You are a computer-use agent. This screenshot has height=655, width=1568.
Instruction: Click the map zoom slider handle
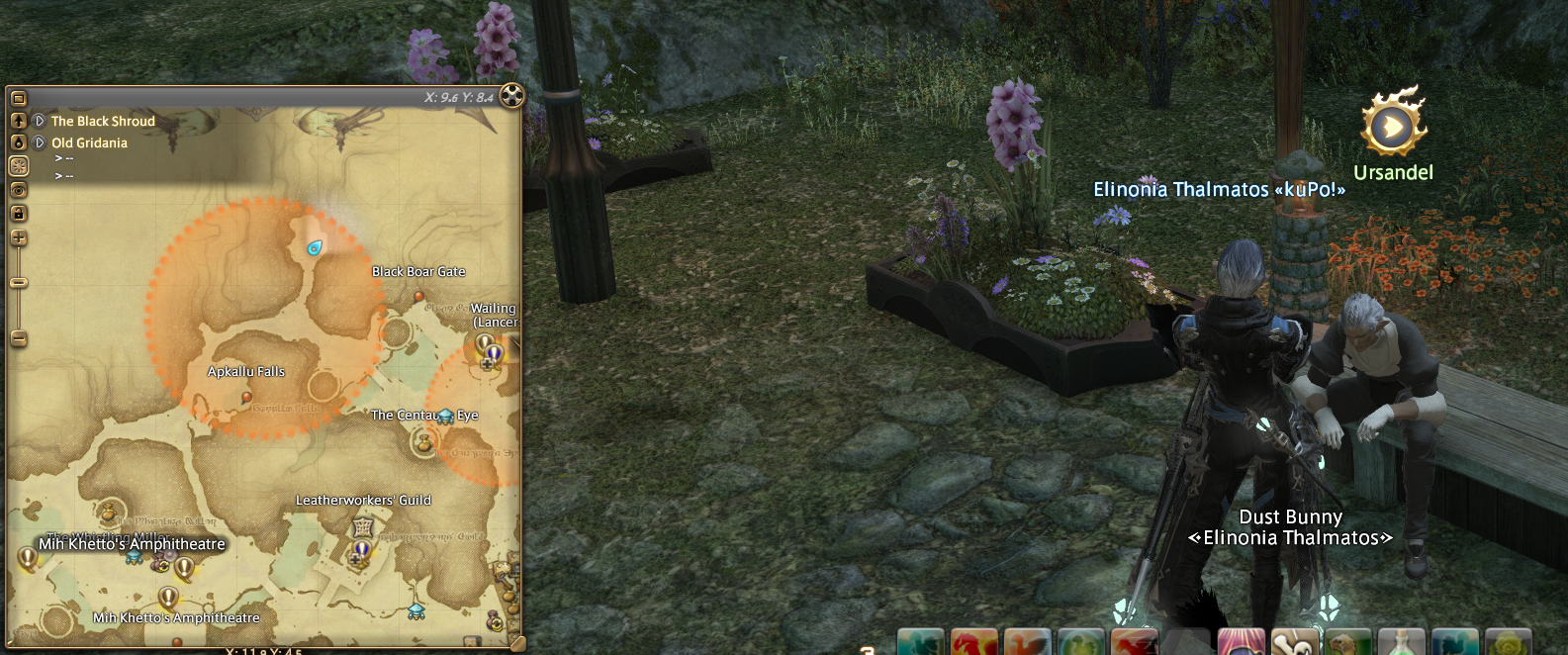point(18,283)
